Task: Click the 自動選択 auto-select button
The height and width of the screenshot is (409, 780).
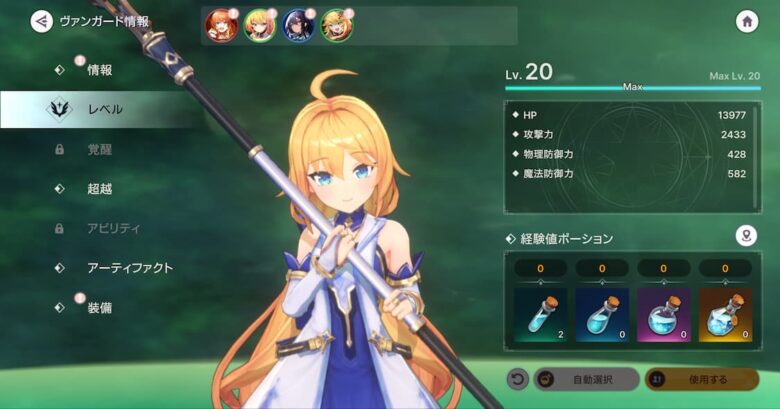Action: coord(587,380)
